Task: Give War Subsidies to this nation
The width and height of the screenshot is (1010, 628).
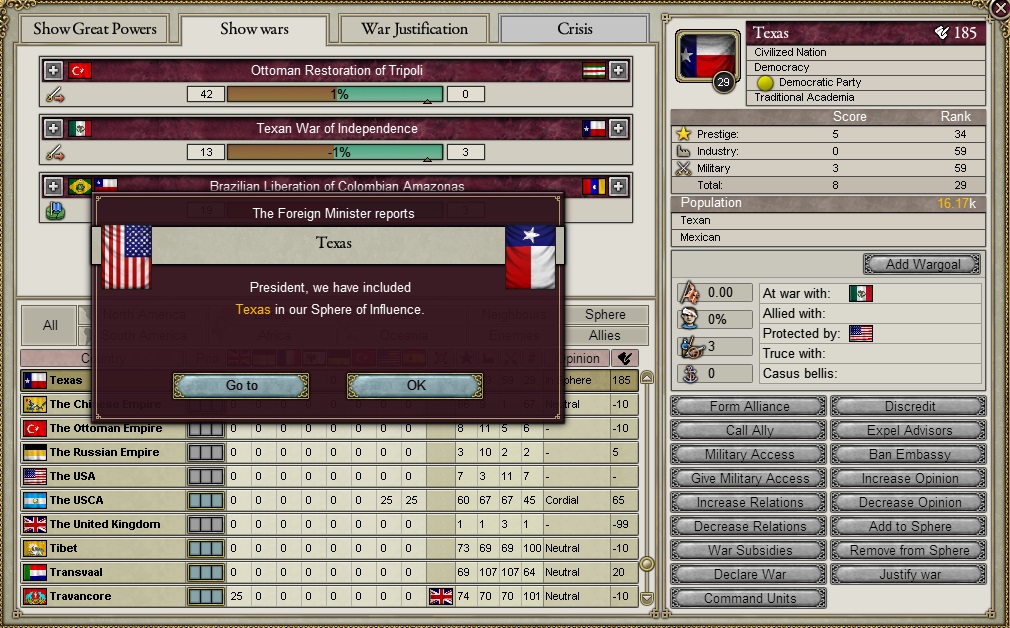Action: (749, 550)
